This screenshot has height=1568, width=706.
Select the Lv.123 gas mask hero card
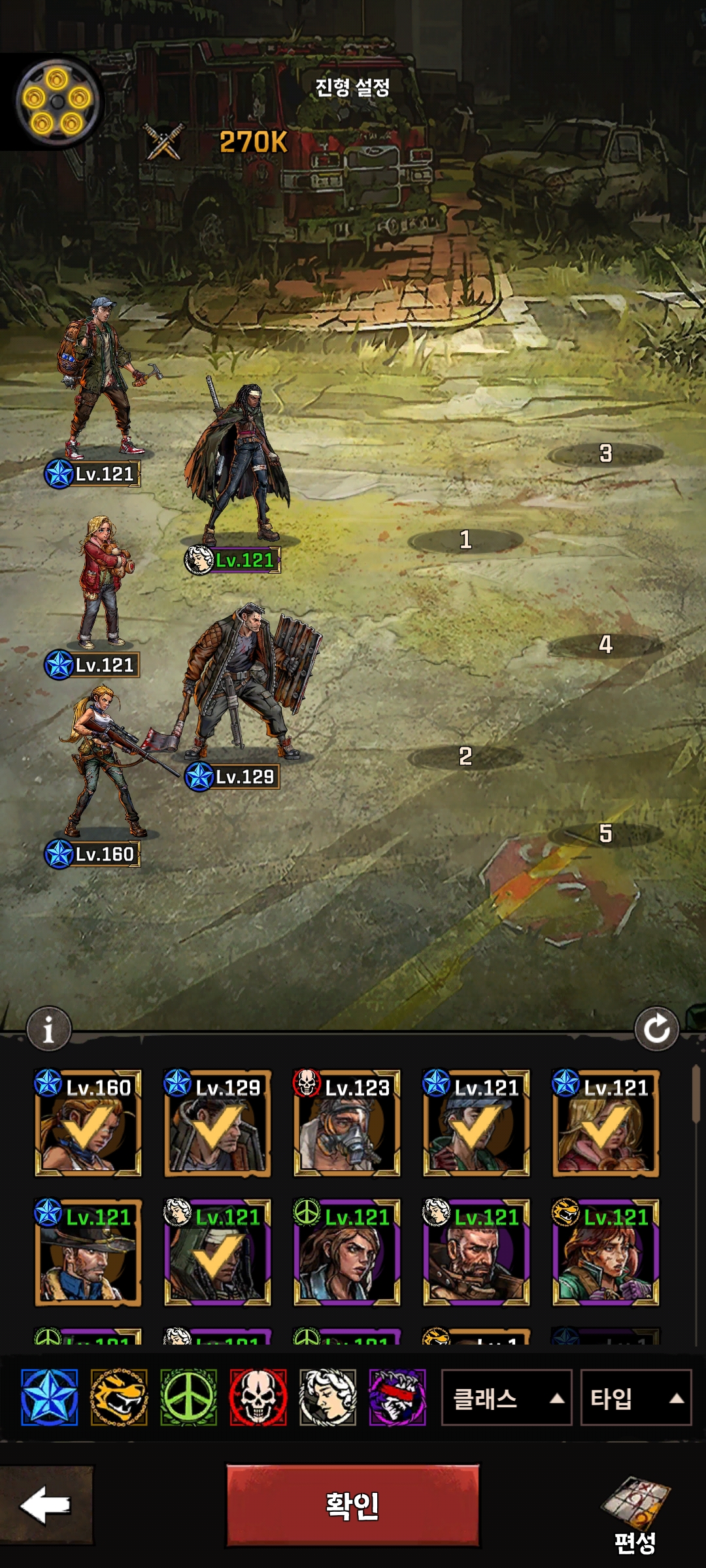[346, 1124]
